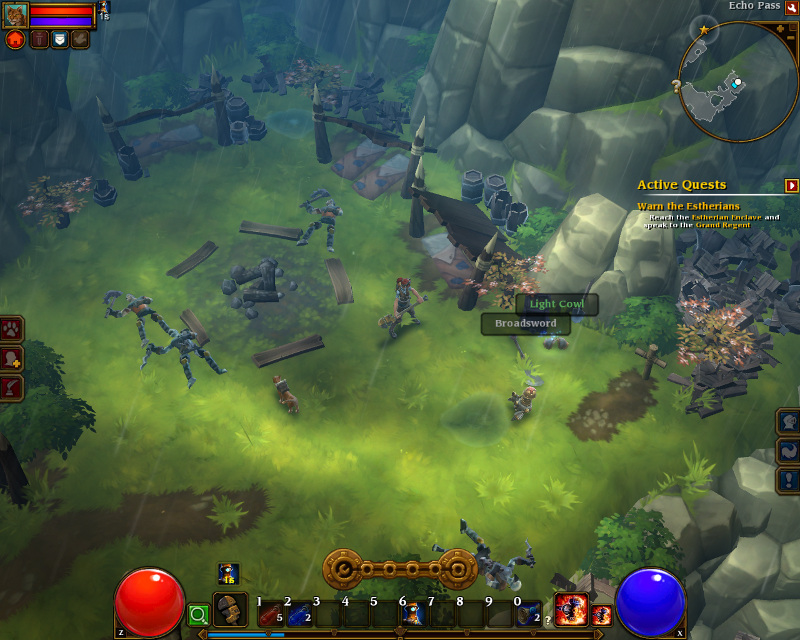Open the exclamation mark quest panel button
Viewport: 800px width, 640px height.
coord(789,480)
